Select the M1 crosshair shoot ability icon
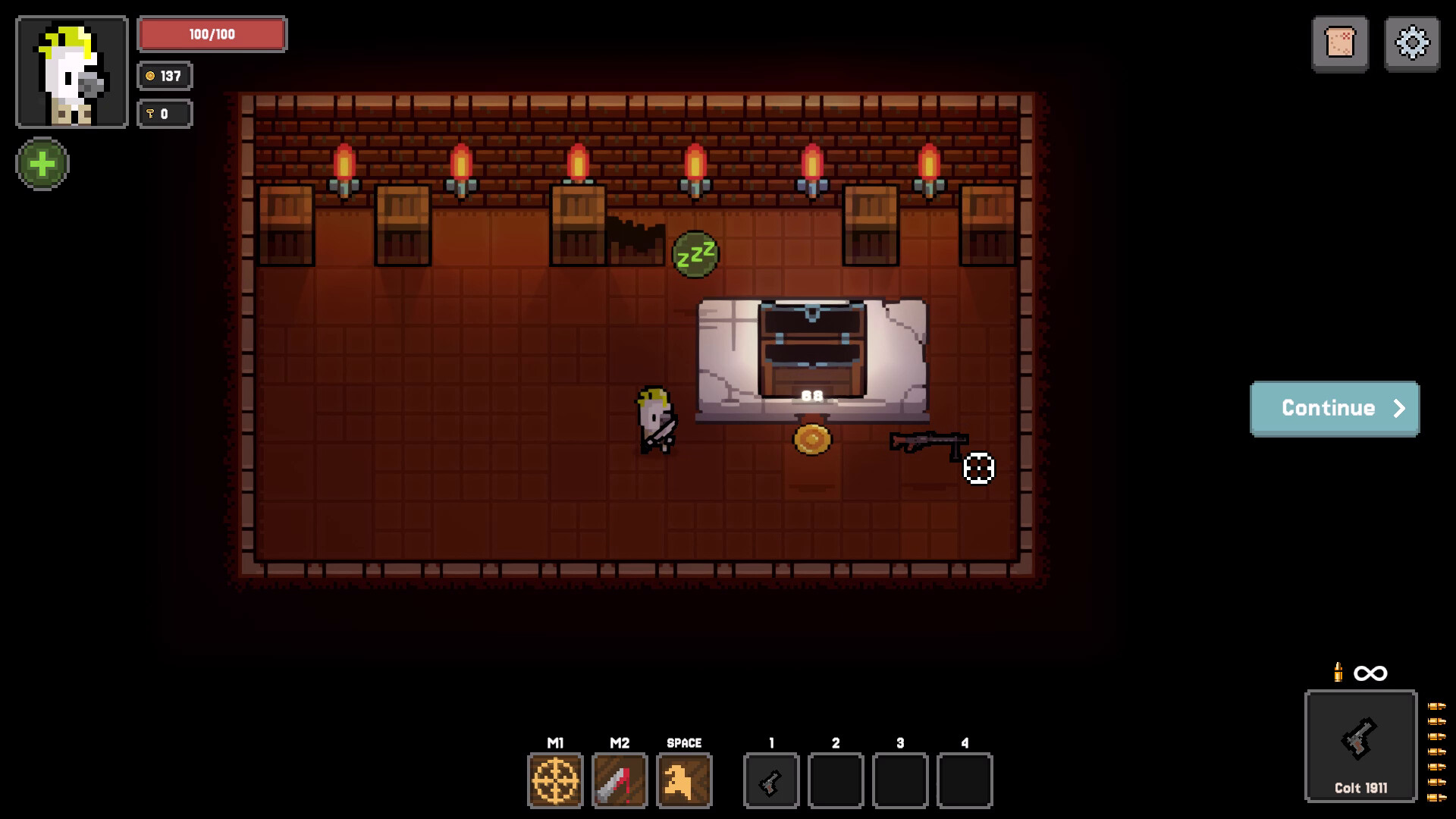 click(555, 780)
